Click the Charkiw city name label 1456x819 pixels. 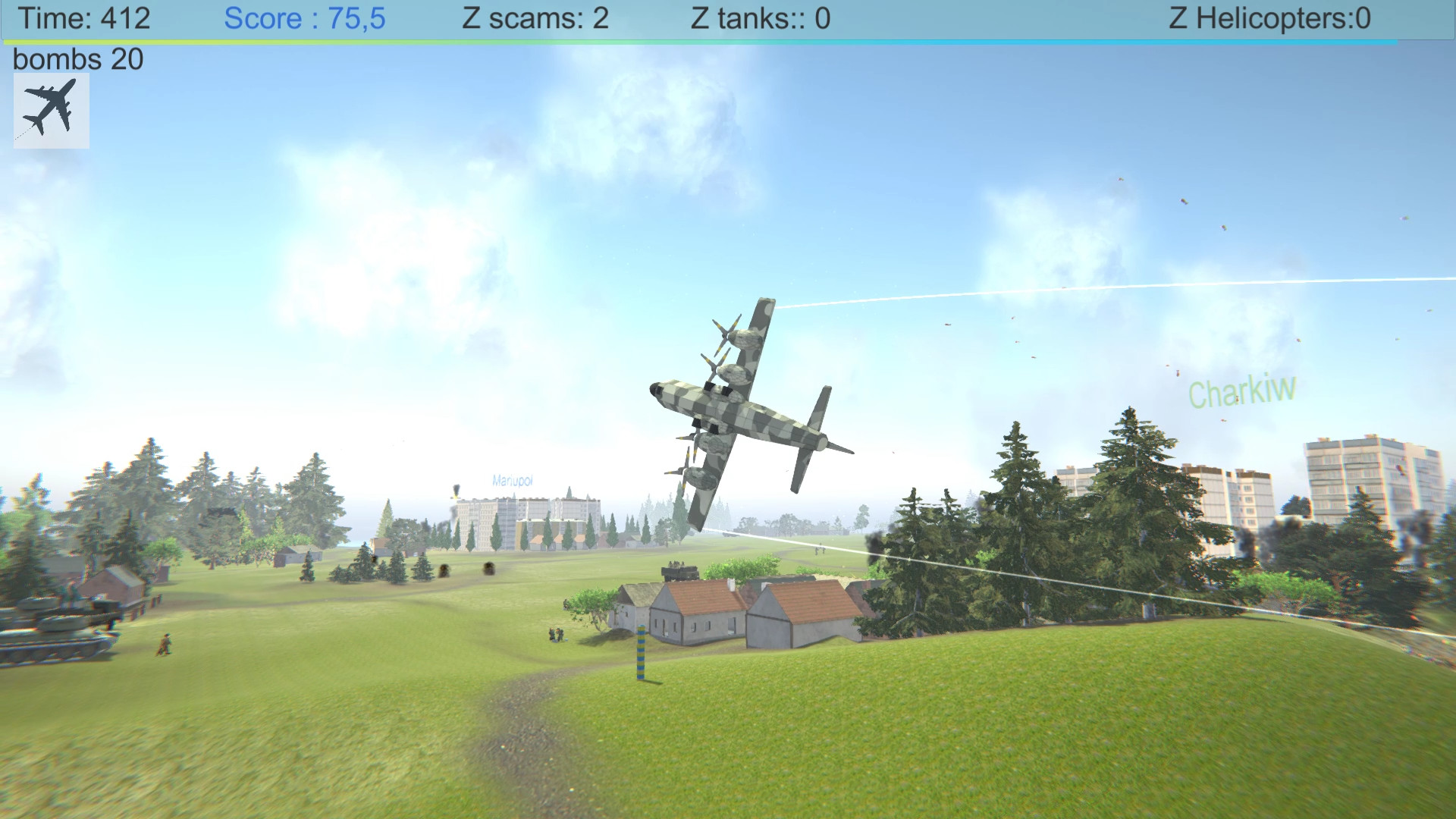pos(1244,391)
